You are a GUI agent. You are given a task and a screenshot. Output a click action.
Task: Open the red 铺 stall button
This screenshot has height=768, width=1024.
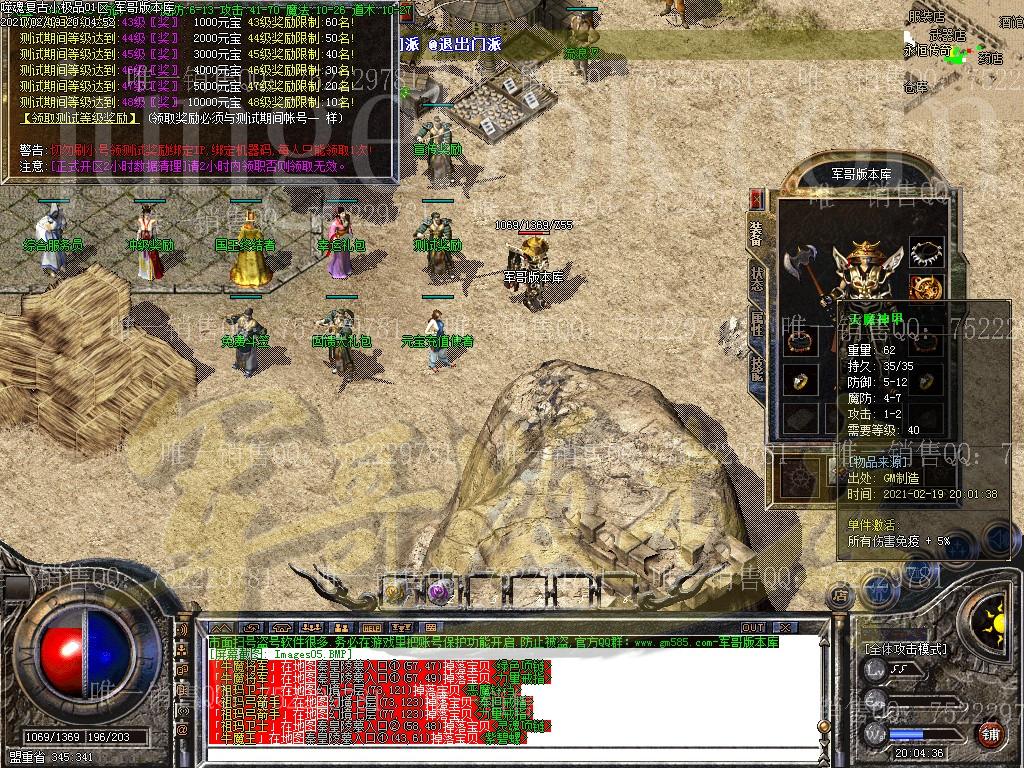[x=989, y=733]
